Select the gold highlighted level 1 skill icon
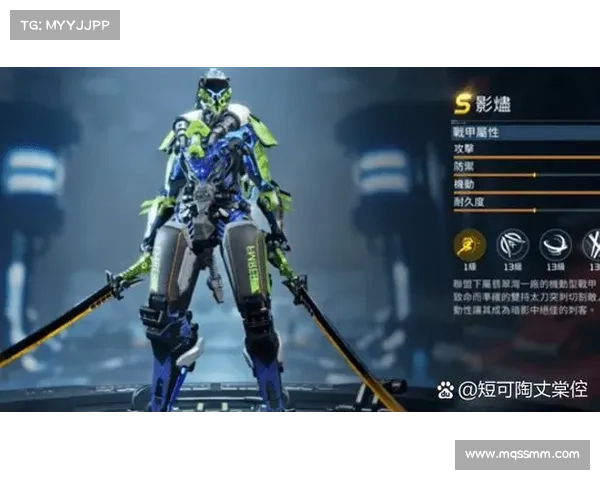Image resolution: width=600 pixels, height=480 pixels. [x=470, y=244]
